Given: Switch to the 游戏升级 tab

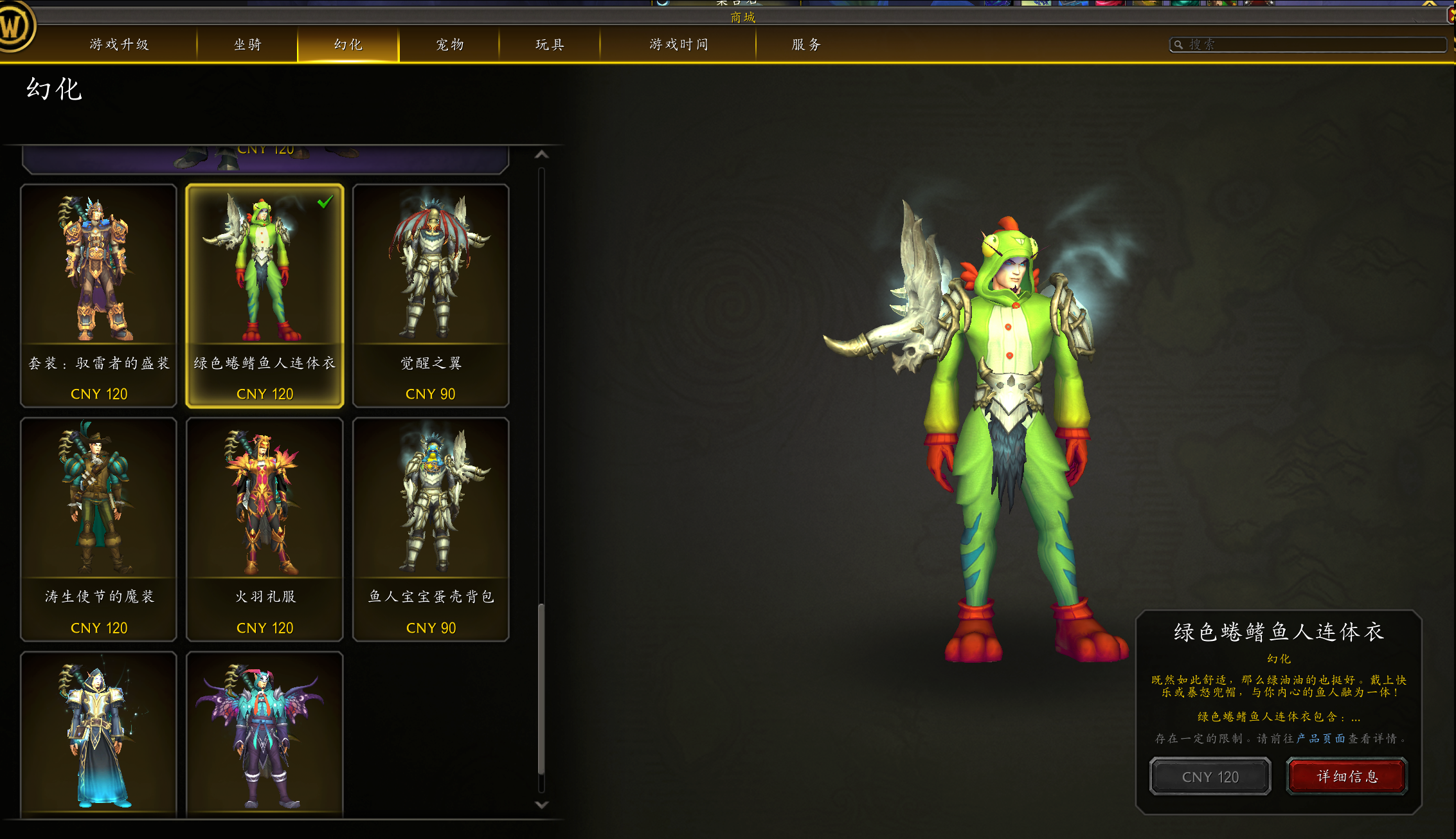Looking at the screenshot, I should coord(119,44).
